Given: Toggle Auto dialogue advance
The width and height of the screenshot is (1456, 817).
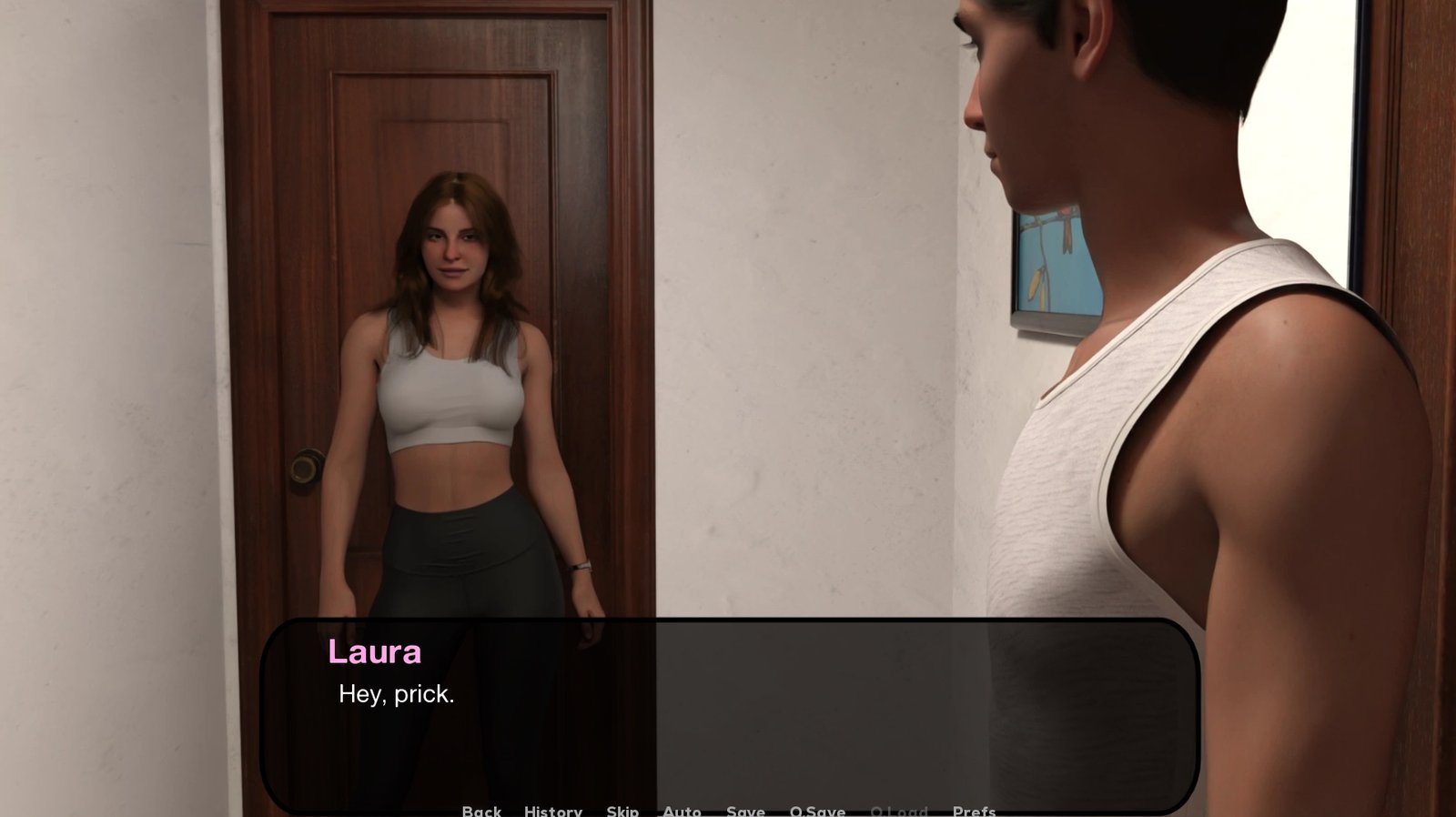Looking at the screenshot, I should [x=682, y=811].
